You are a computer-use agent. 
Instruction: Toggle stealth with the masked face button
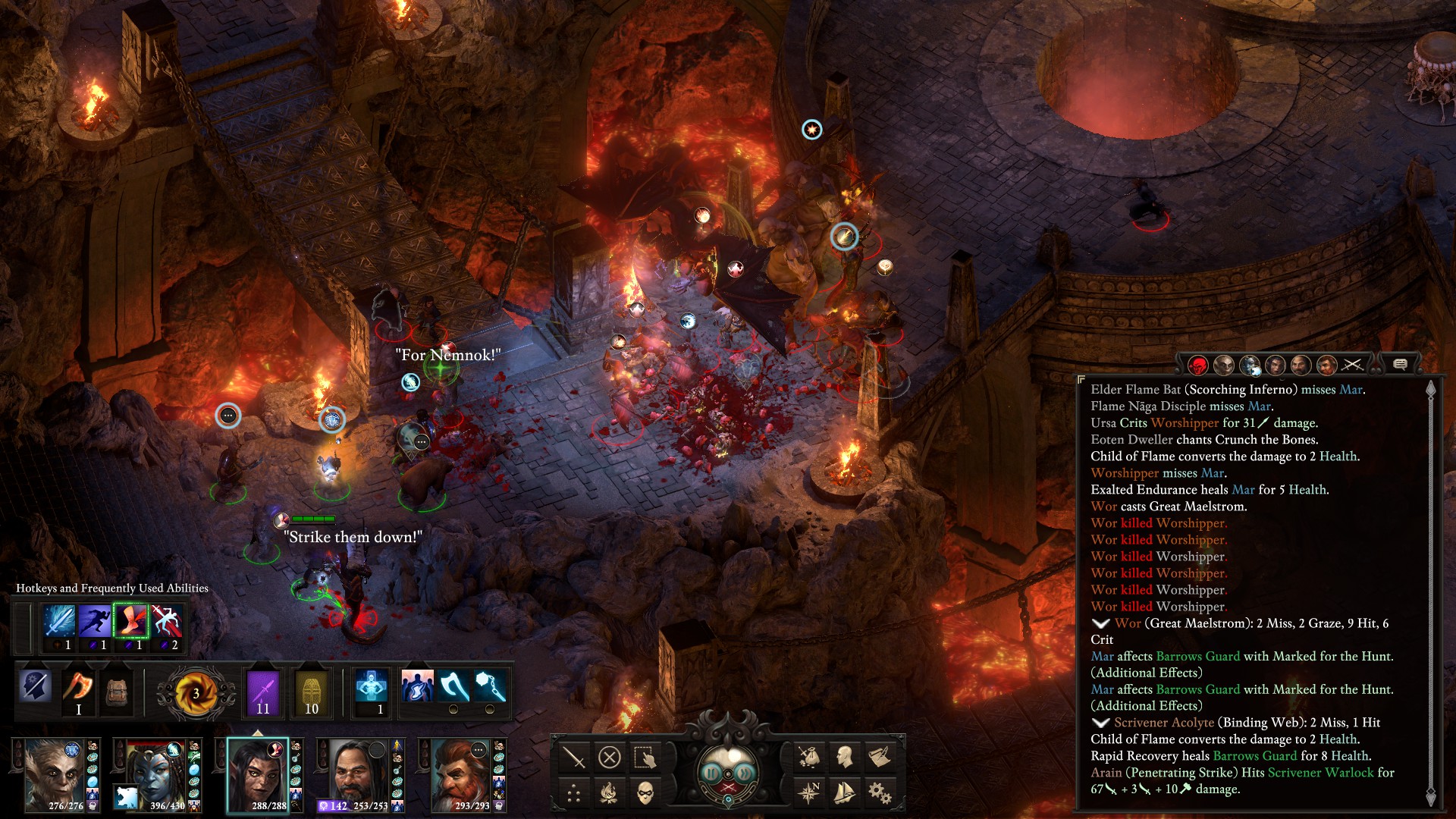tap(645, 793)
